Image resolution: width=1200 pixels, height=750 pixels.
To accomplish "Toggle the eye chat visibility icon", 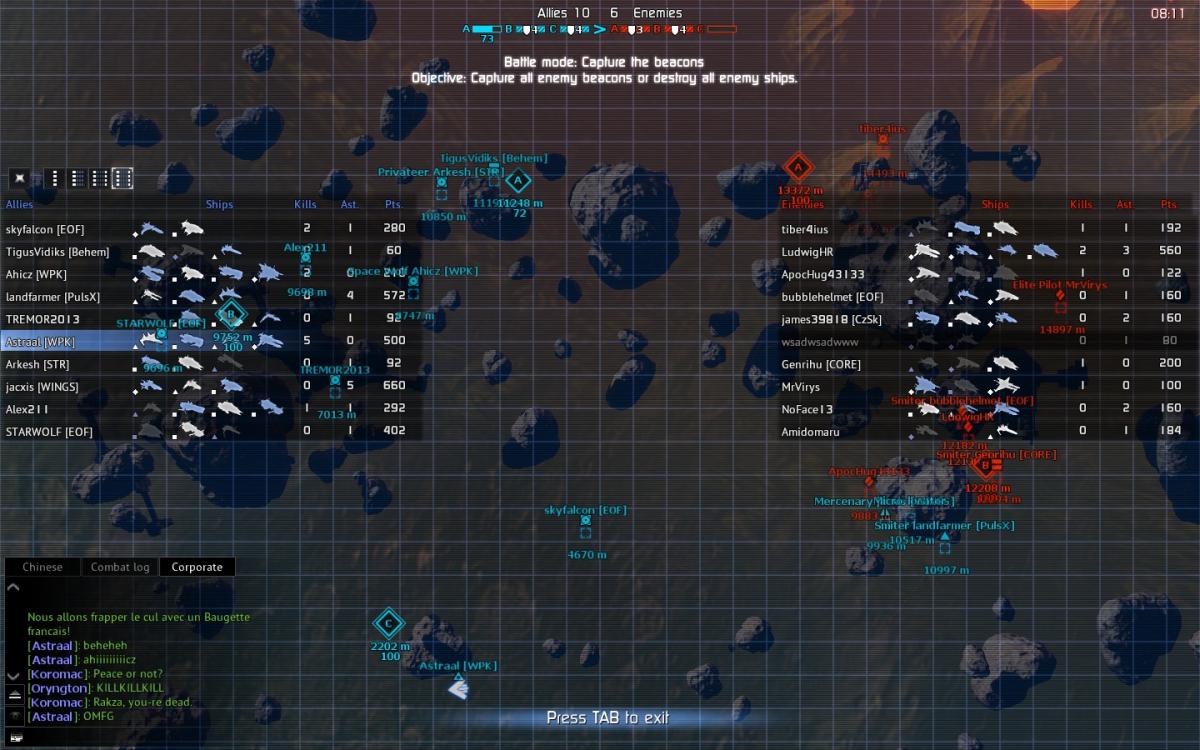I will (x=15, y=716).
